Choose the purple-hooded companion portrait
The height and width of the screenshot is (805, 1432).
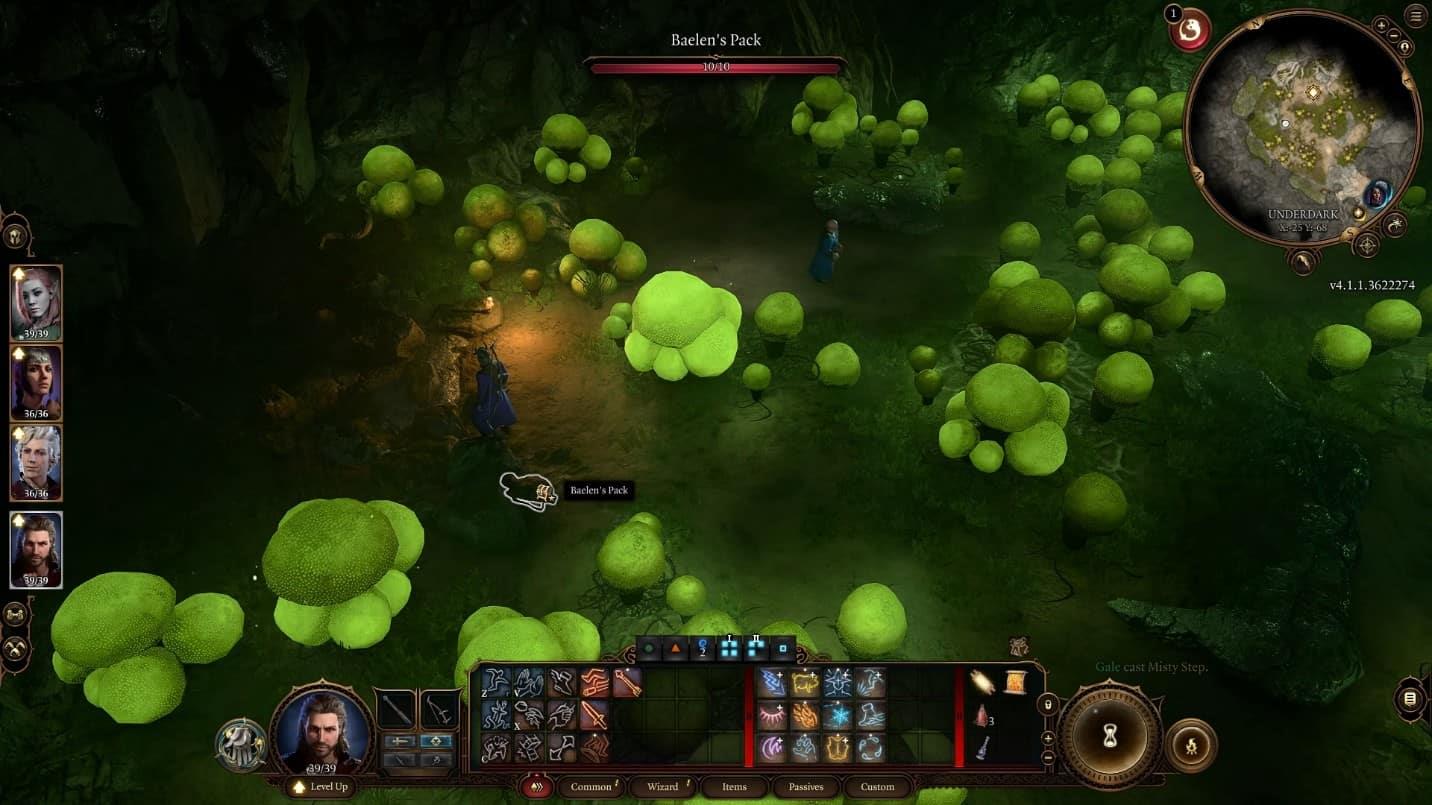coord(36,382)
